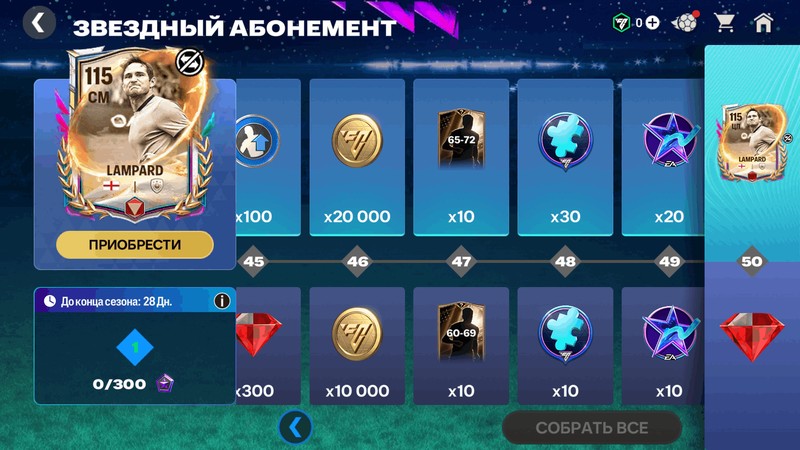Tap the ПРИОБРЕСТИ purchase button
800x450 pixels.
(134, 244)
